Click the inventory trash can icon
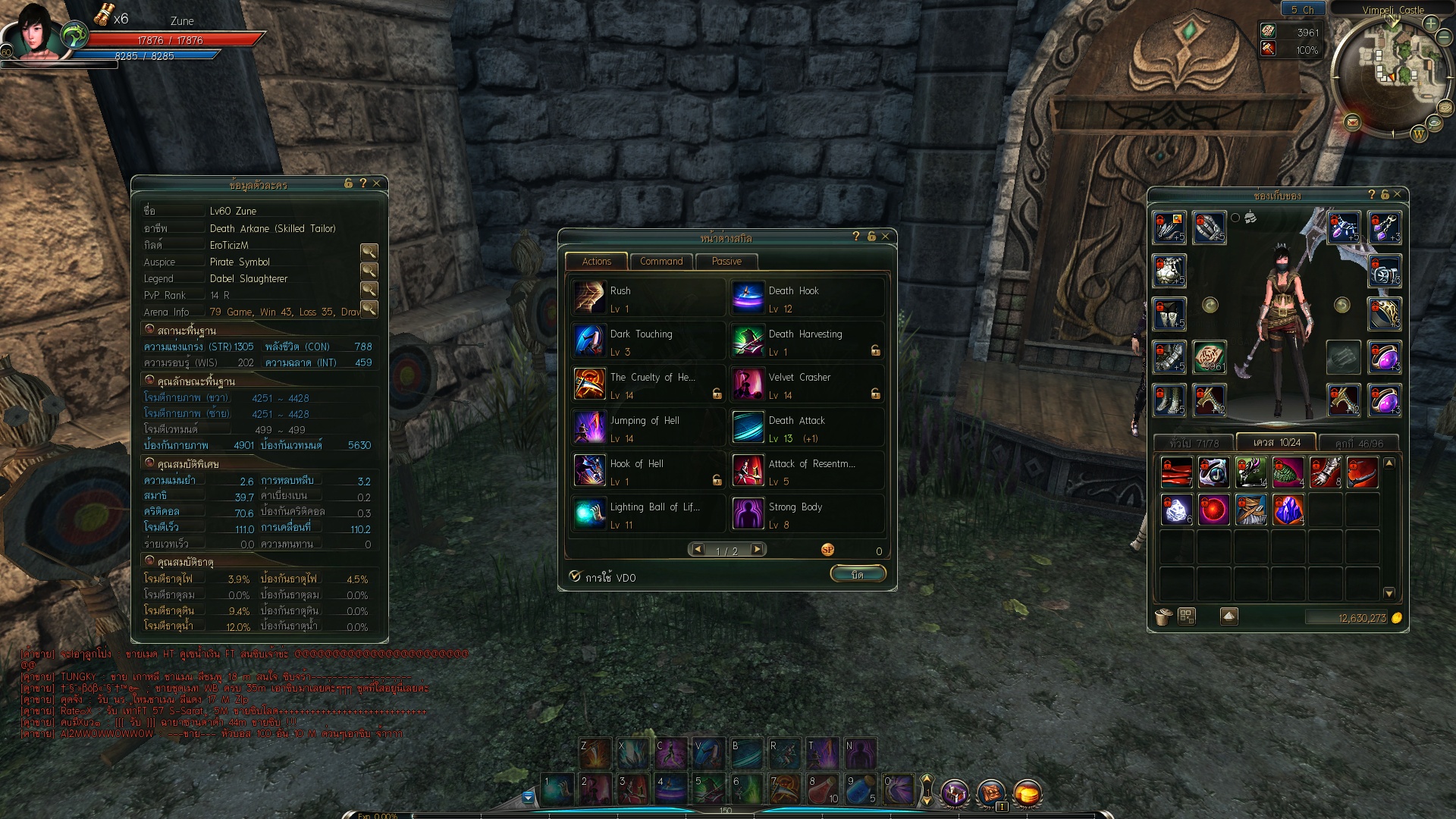 pyautogui.click(x=1163, y=617)
